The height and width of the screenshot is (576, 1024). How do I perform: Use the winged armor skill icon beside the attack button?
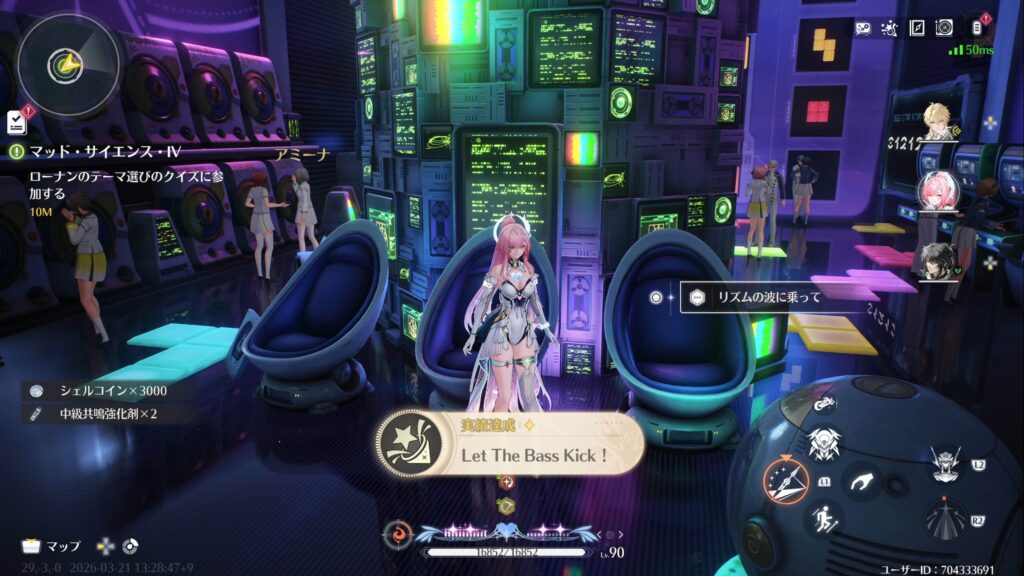pos(823,441)
